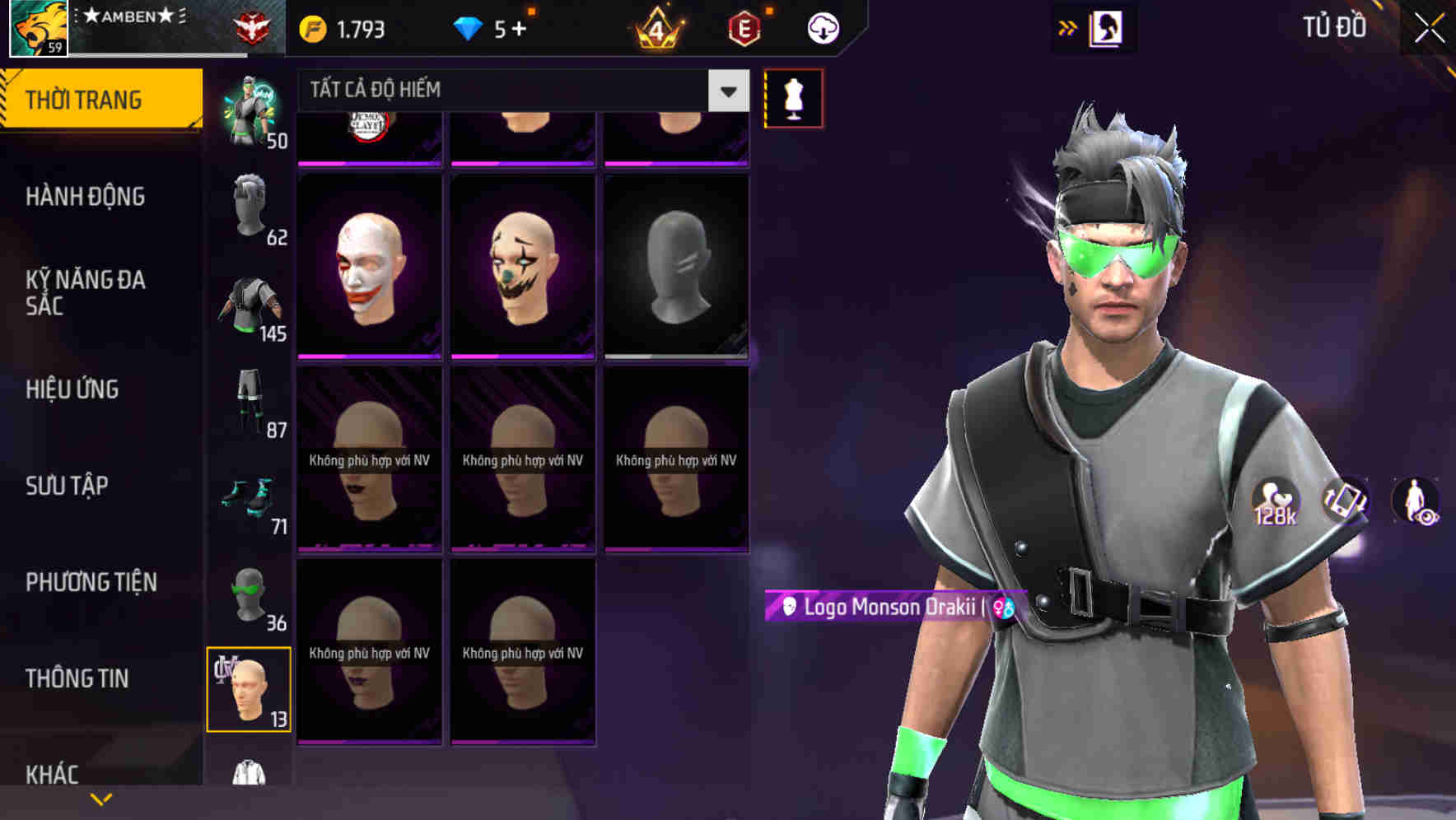1456x820 pixels.
Task: Select the Joker face paint thumbnail
Action: point(369,263)
